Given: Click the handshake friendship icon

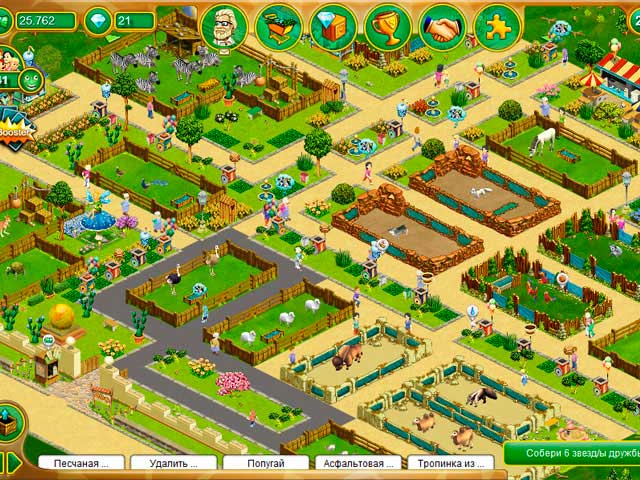Looking at the screenshot, I should point(441,27).
